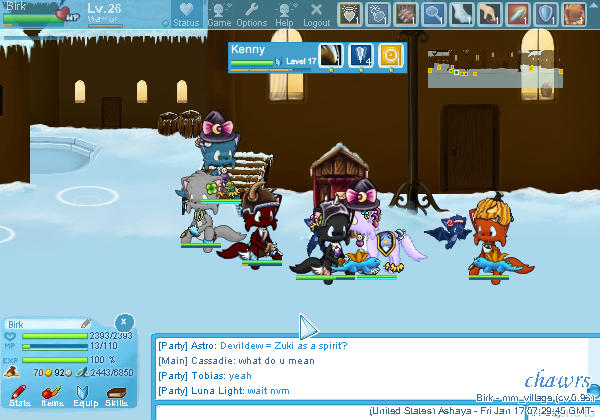This screenshot has height=420, width=600.
Task: Close the Birk status panel
Action: point(122,322)
